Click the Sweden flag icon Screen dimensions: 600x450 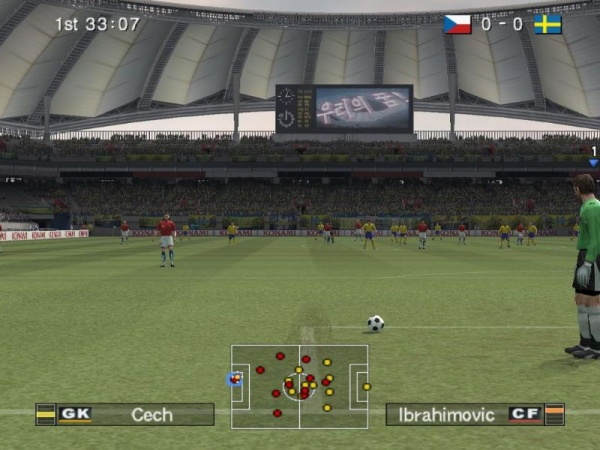(548, 24)
